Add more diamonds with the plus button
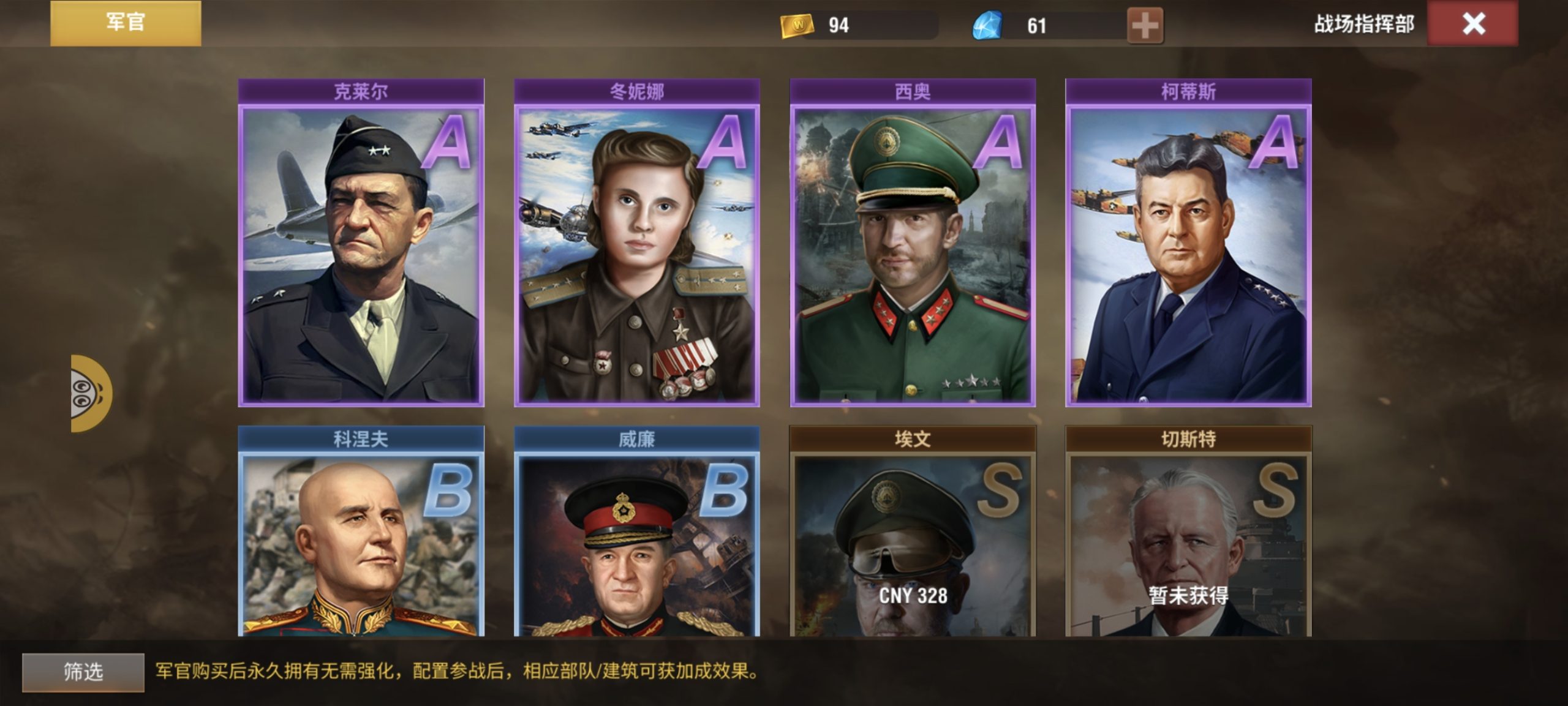Image resolution: width=1568 pixels, height=706 pixels. pyautogui.click(x=1144, y=26)
